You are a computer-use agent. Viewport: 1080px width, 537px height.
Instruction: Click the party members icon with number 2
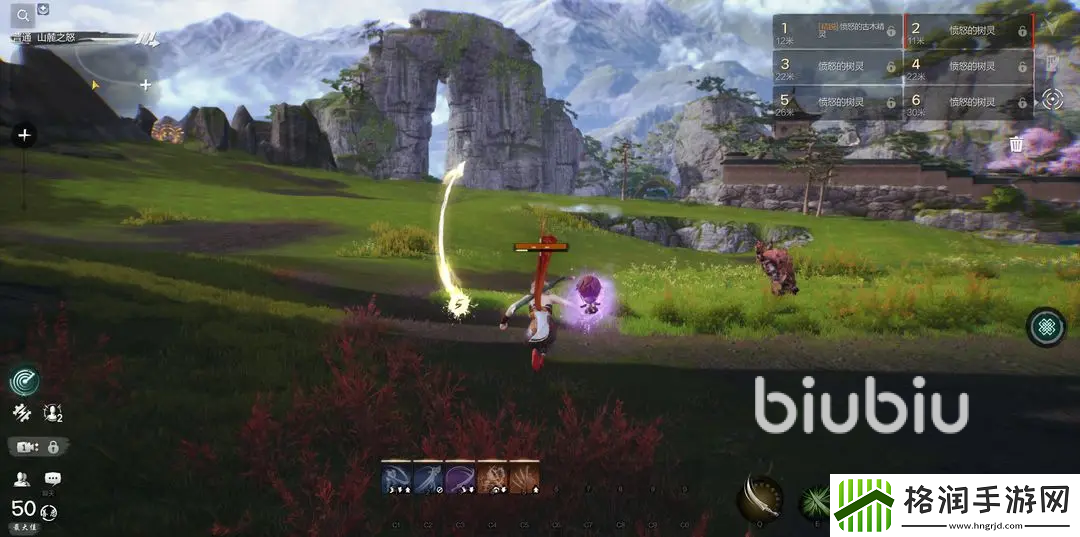[53, 412]
